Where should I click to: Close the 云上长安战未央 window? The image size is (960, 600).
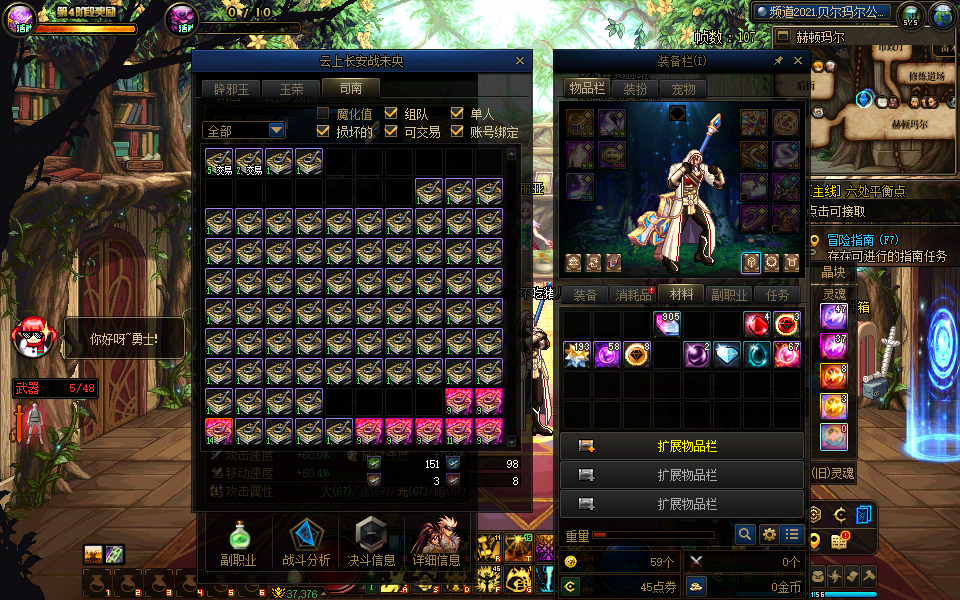pyautogui.click(x=519, y=61)
